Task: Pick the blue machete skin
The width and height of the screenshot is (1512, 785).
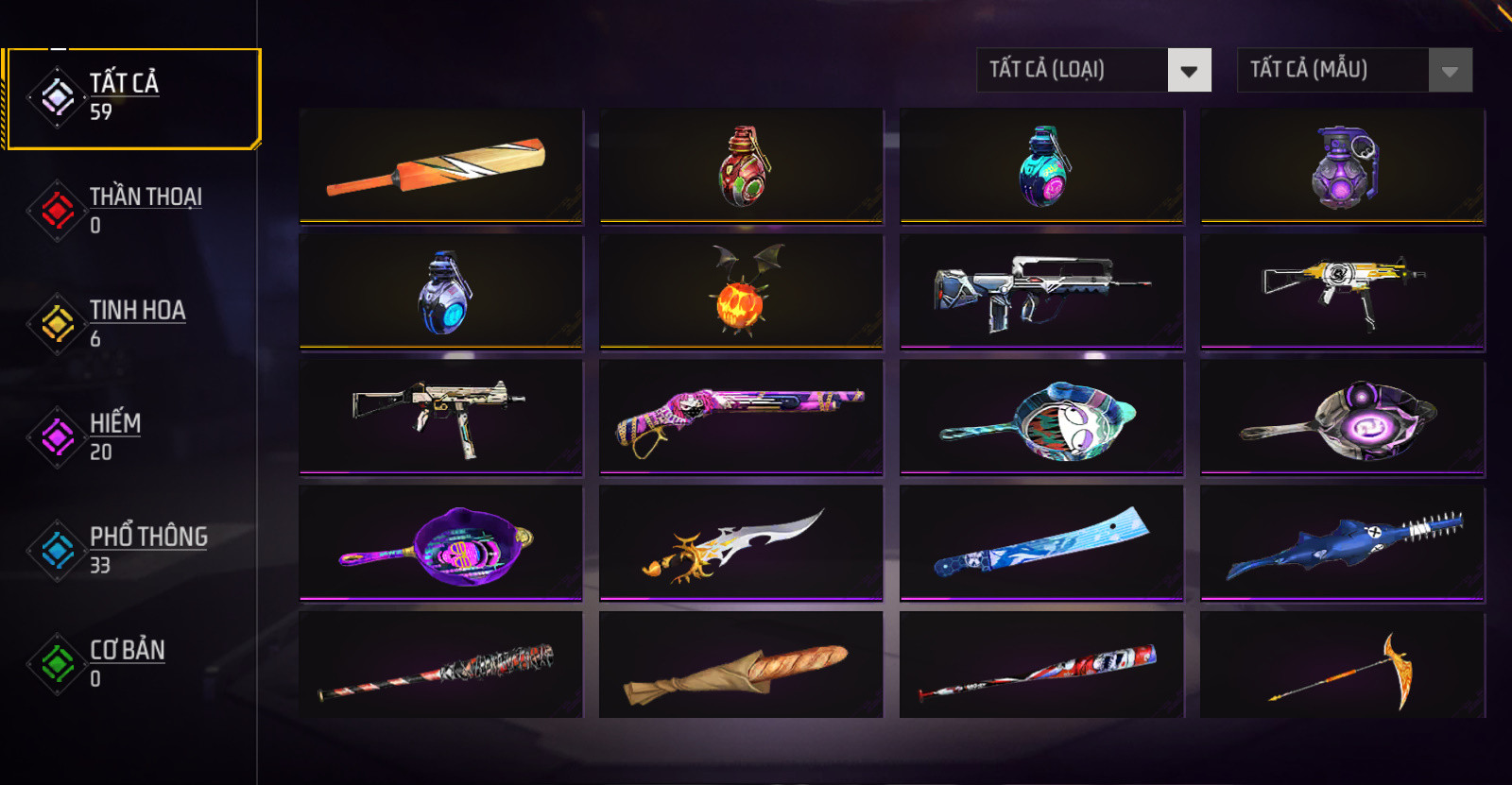Action: point(1041,542)
